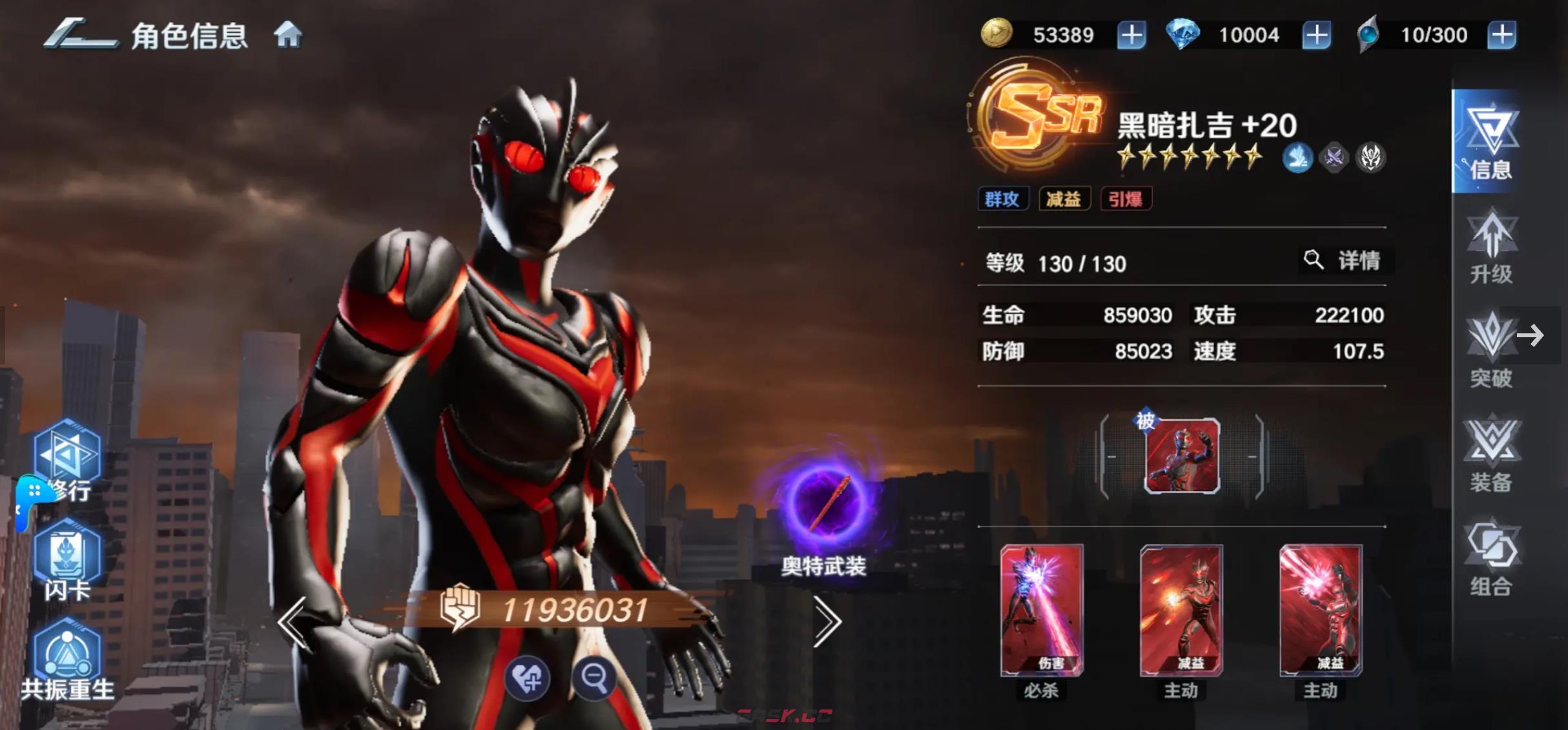This screenshot has height=730, width=1568.
Task: Click the 详情 details button
Action: (1345, 261)
